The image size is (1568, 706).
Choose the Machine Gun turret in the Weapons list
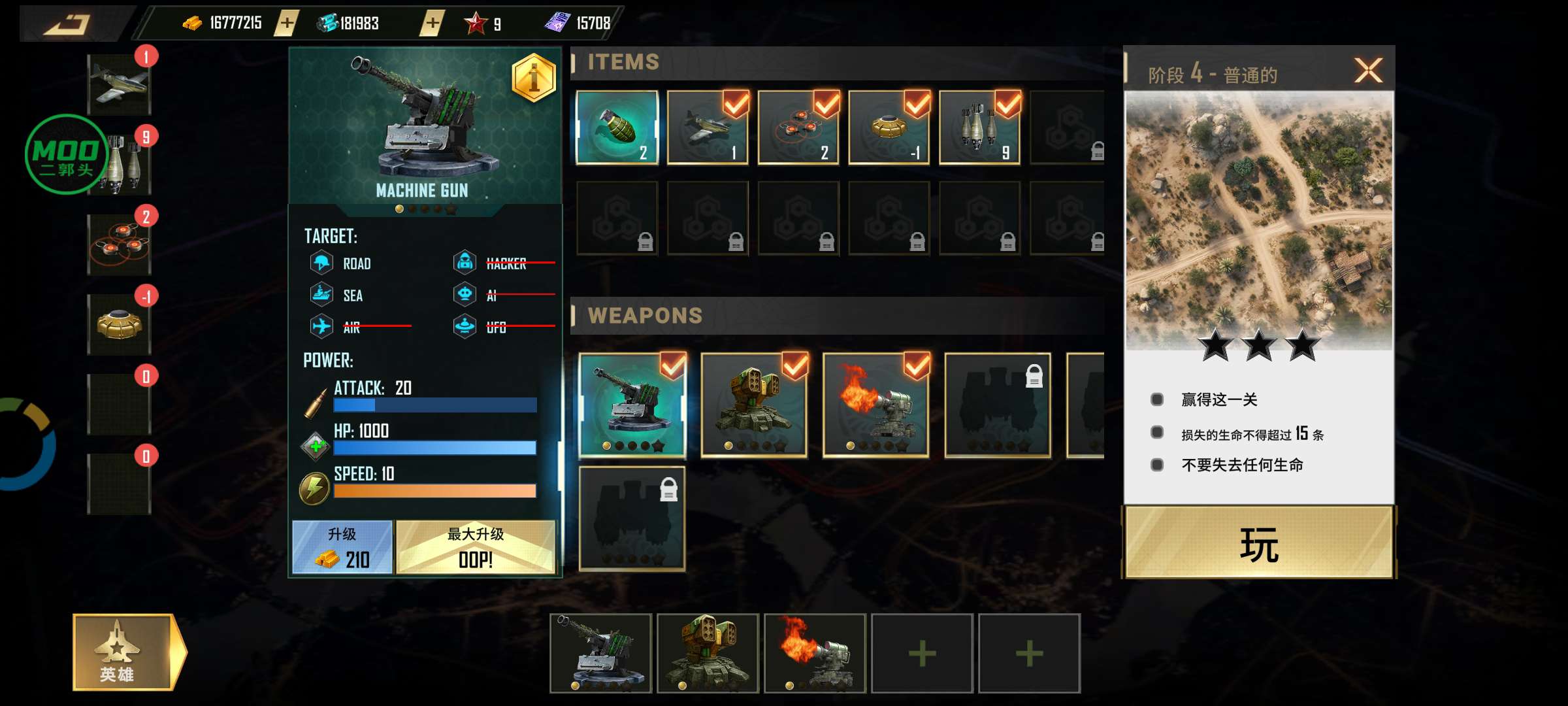tap(632, 405)
